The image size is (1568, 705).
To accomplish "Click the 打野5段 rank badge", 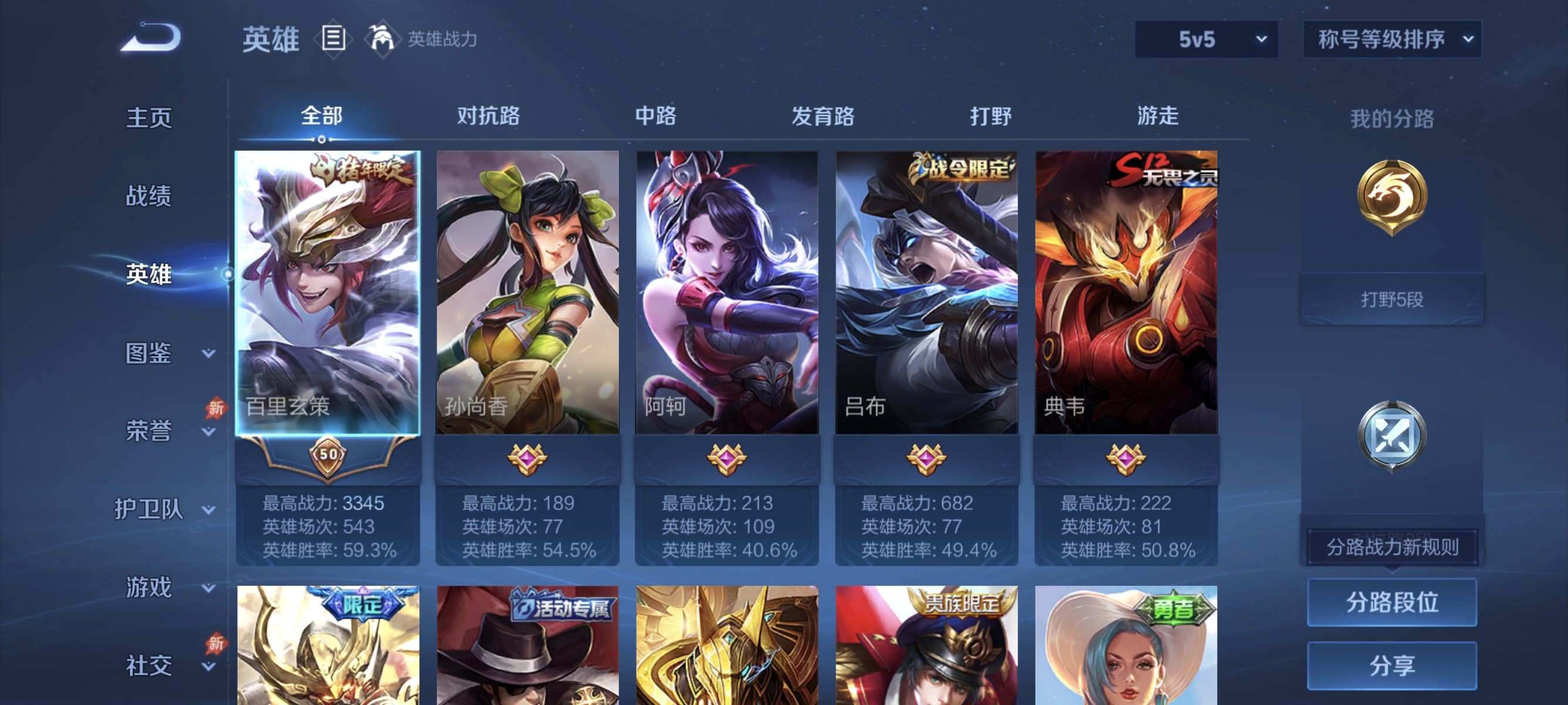I will pyautogui.click(x=1392, y=298).
